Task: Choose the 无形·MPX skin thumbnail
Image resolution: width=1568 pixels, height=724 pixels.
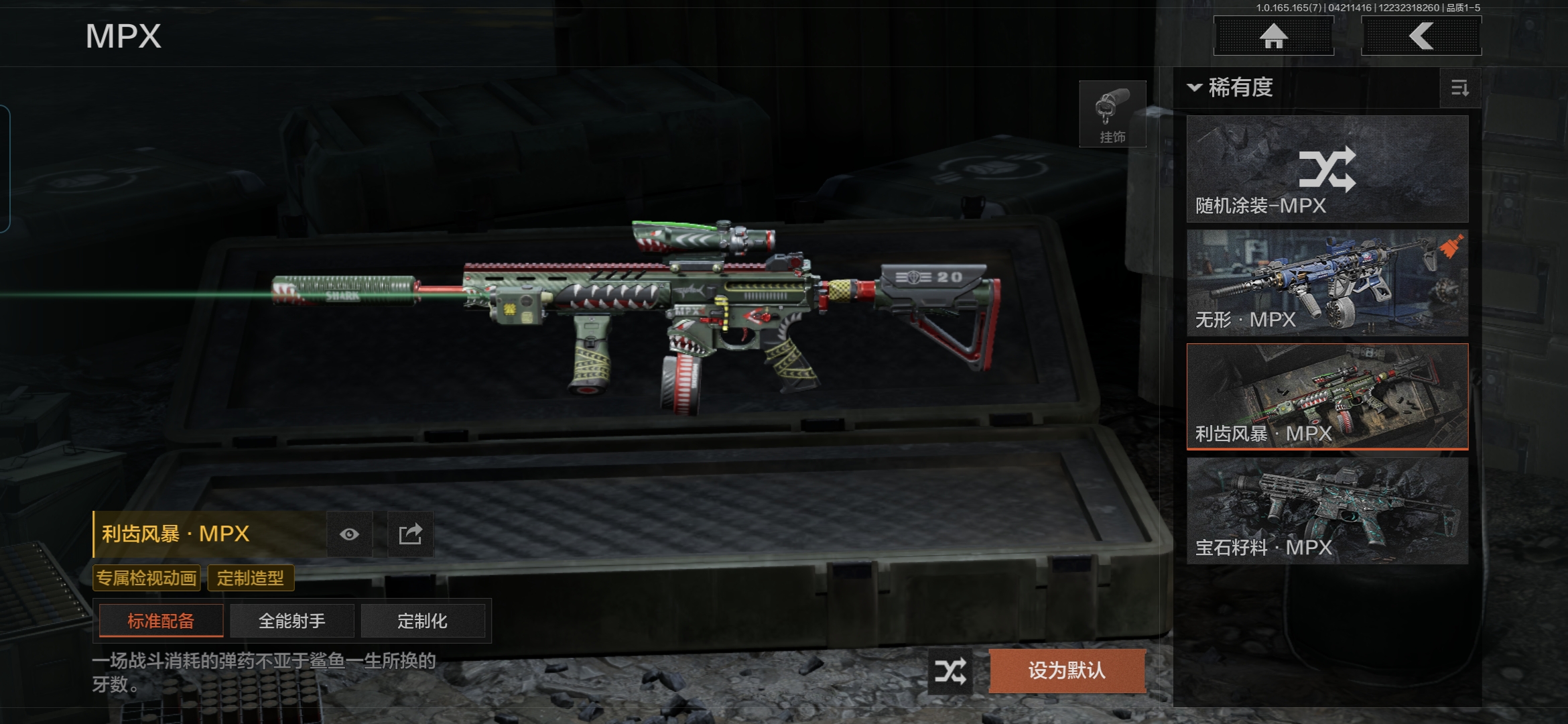Action: tap(1327, 283)
